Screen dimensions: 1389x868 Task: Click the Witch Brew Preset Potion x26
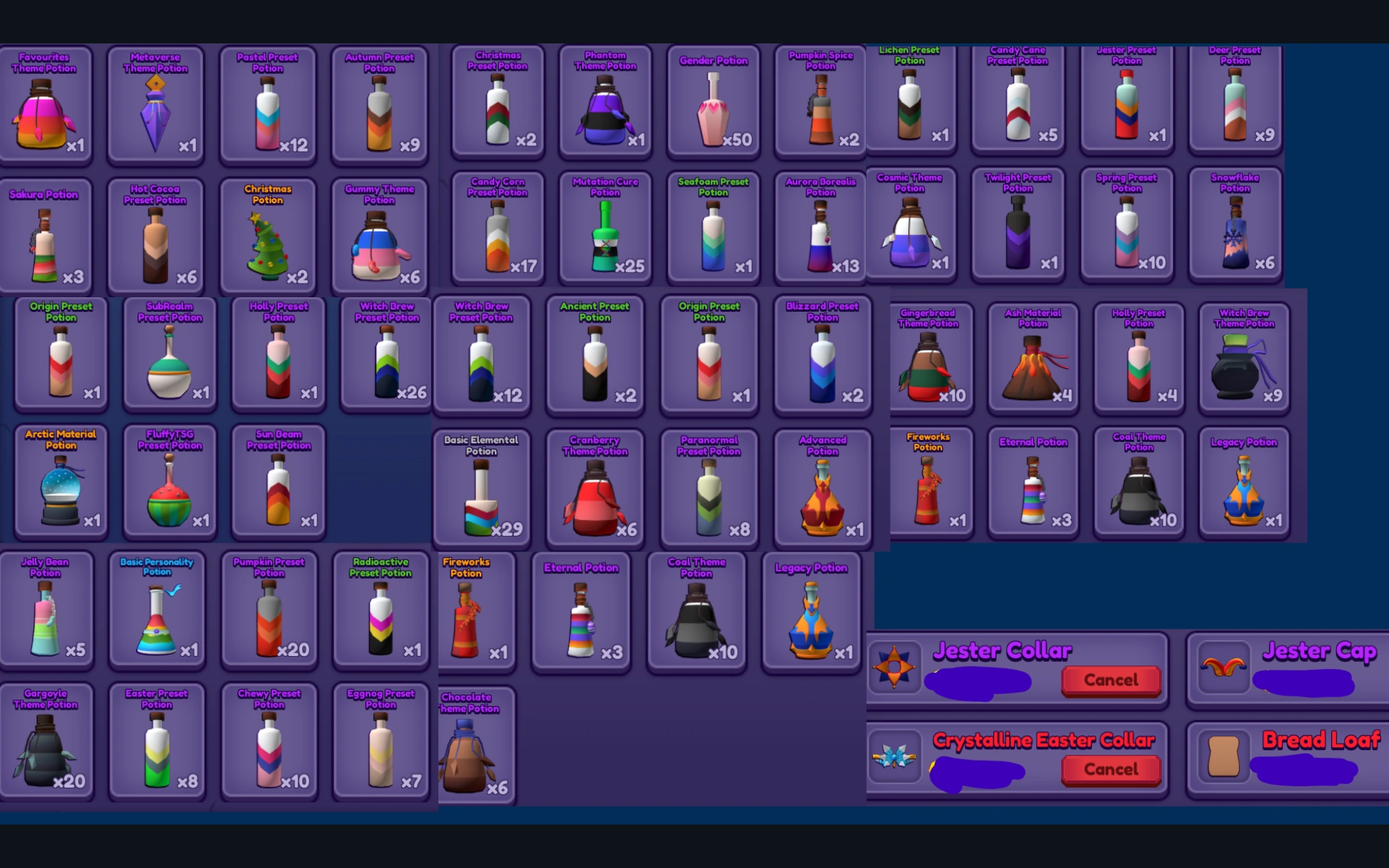point(385,354)
